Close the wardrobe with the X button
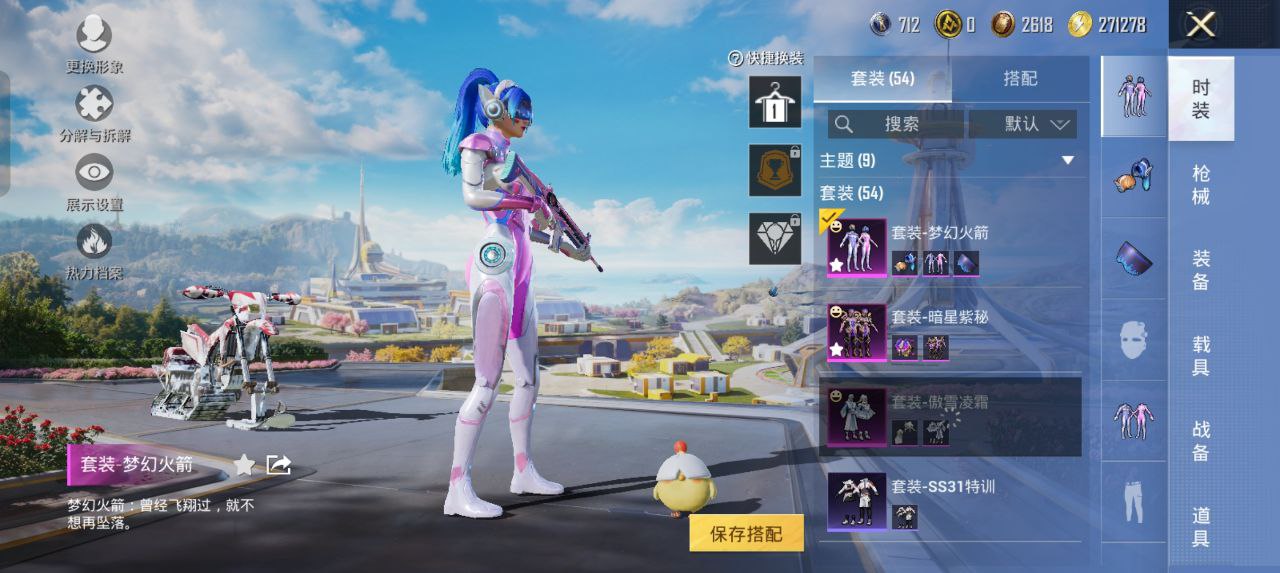The width and height of the screenshot is (1280, 573). coord(1200,25)
